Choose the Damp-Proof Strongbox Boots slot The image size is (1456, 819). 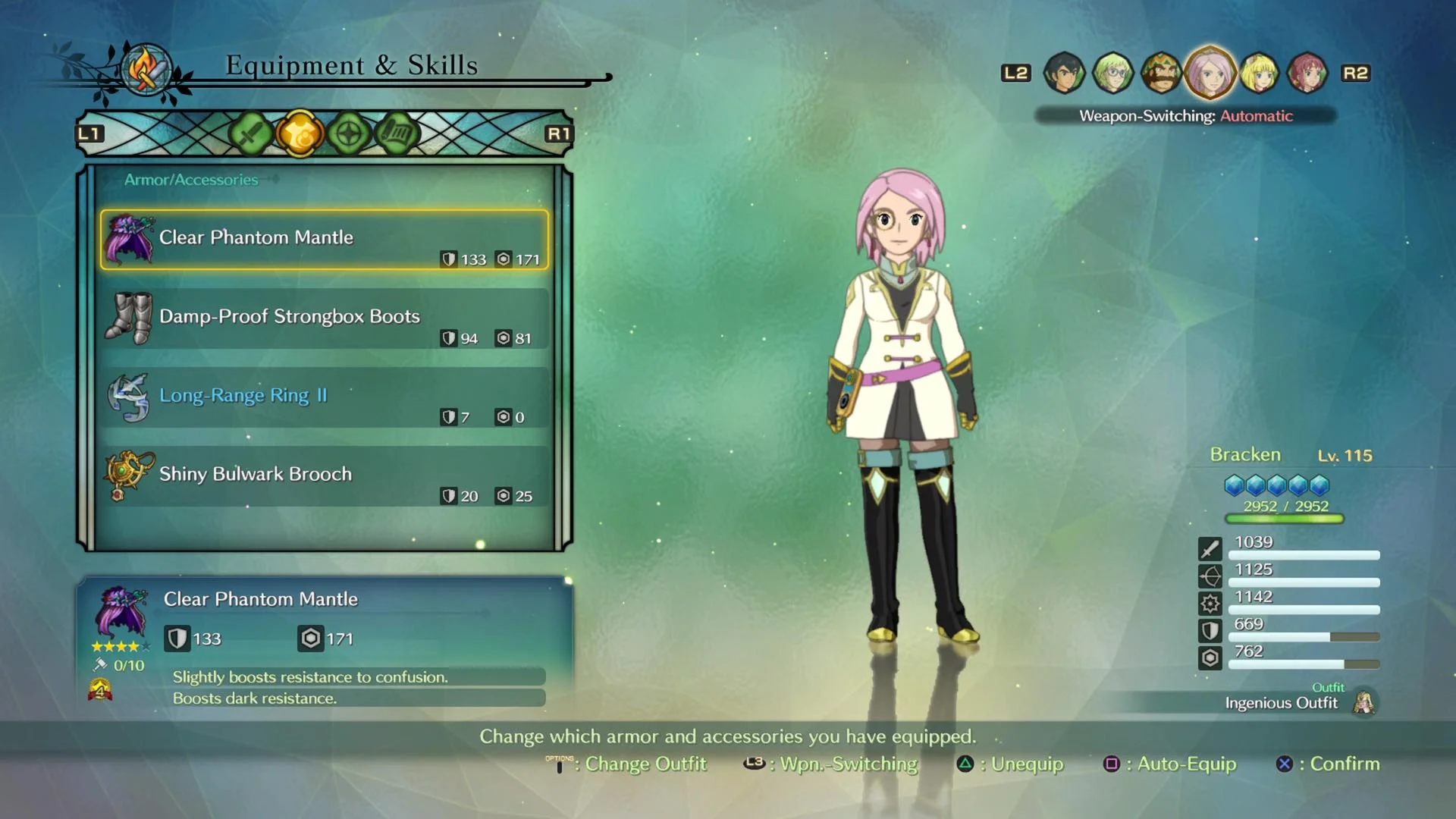coord(324,318)
